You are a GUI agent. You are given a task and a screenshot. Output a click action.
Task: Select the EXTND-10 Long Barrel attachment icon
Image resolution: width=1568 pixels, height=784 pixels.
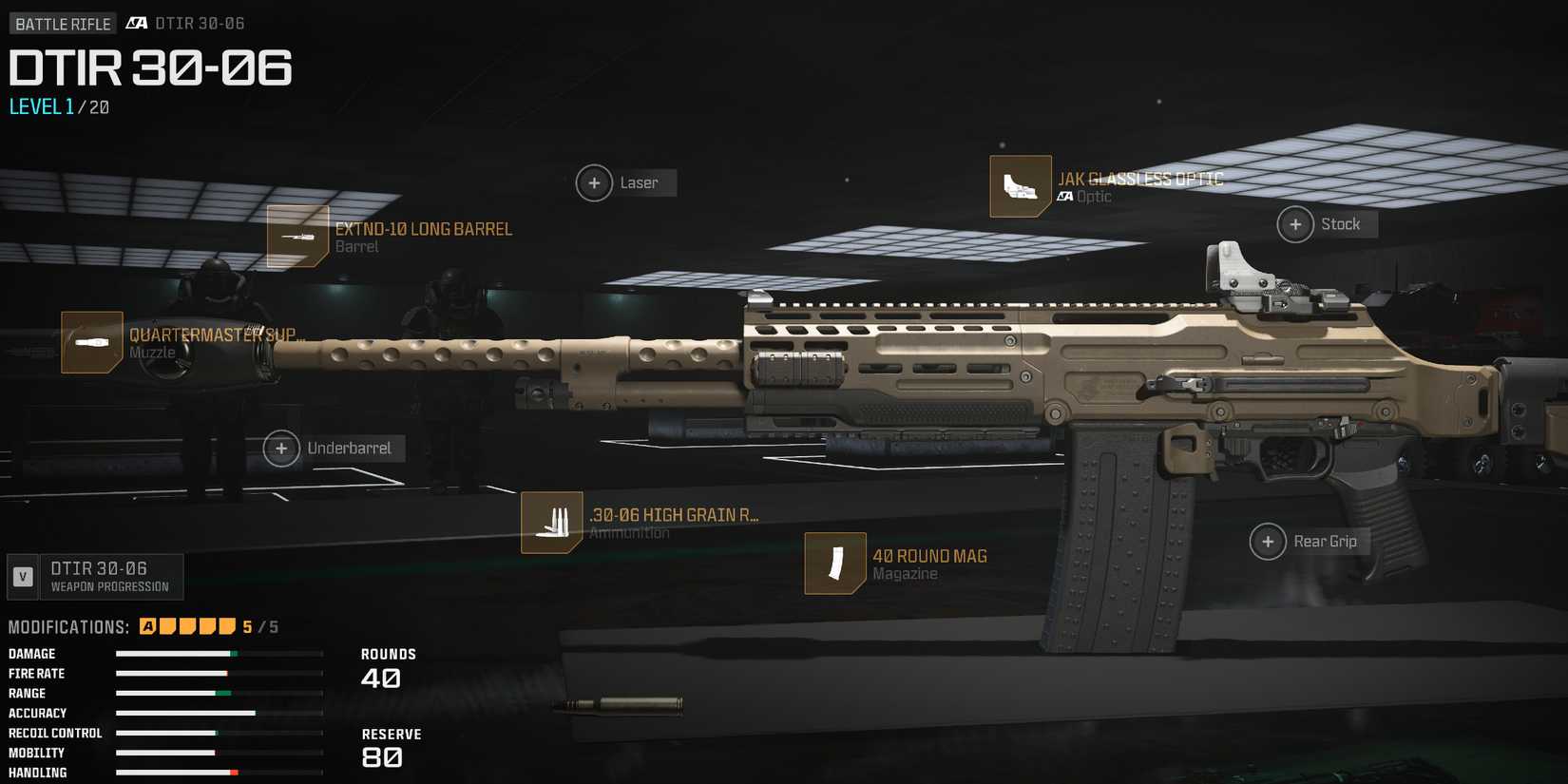(x=298, y=236)
